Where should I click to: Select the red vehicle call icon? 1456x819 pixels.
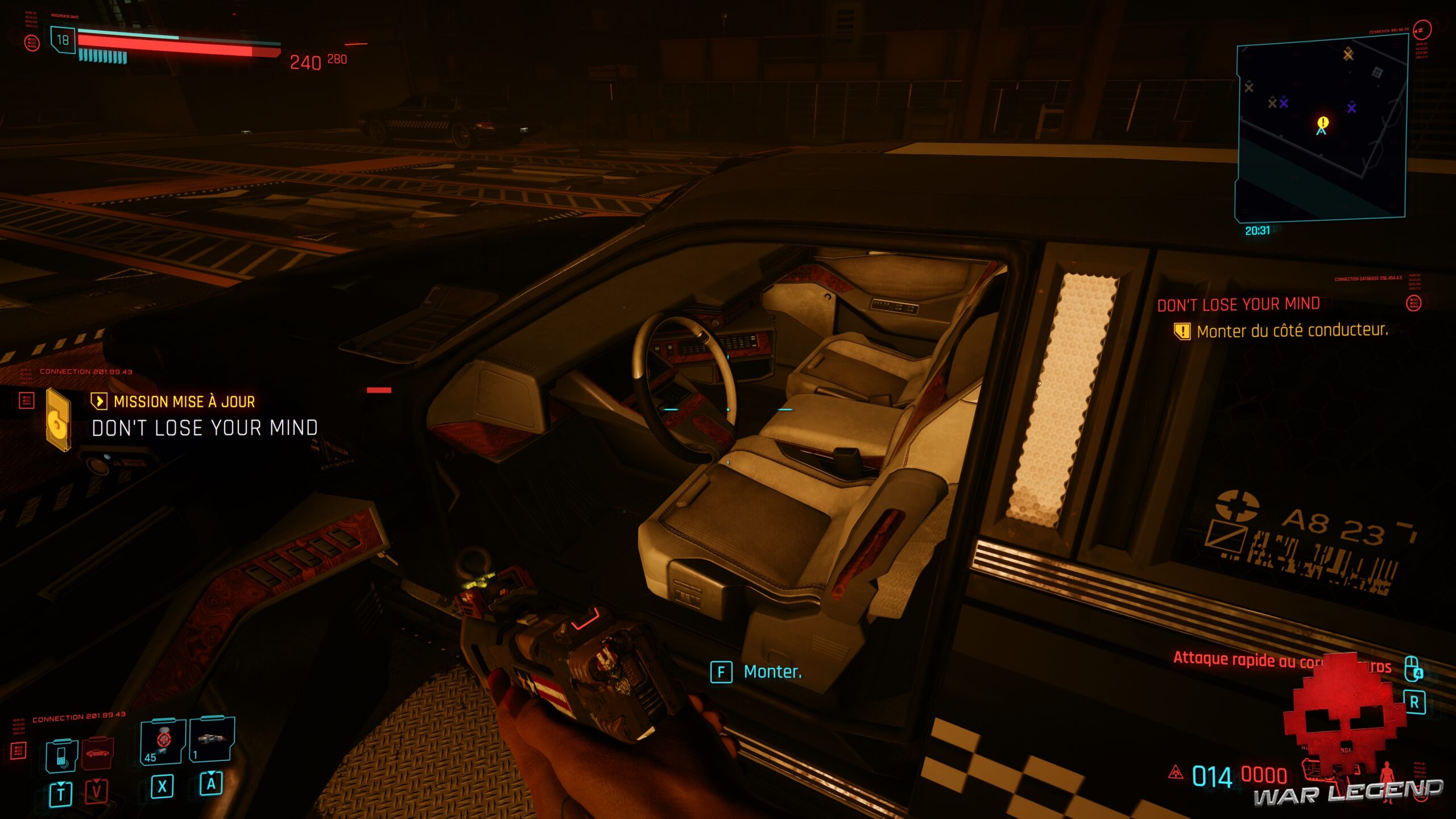97,754
